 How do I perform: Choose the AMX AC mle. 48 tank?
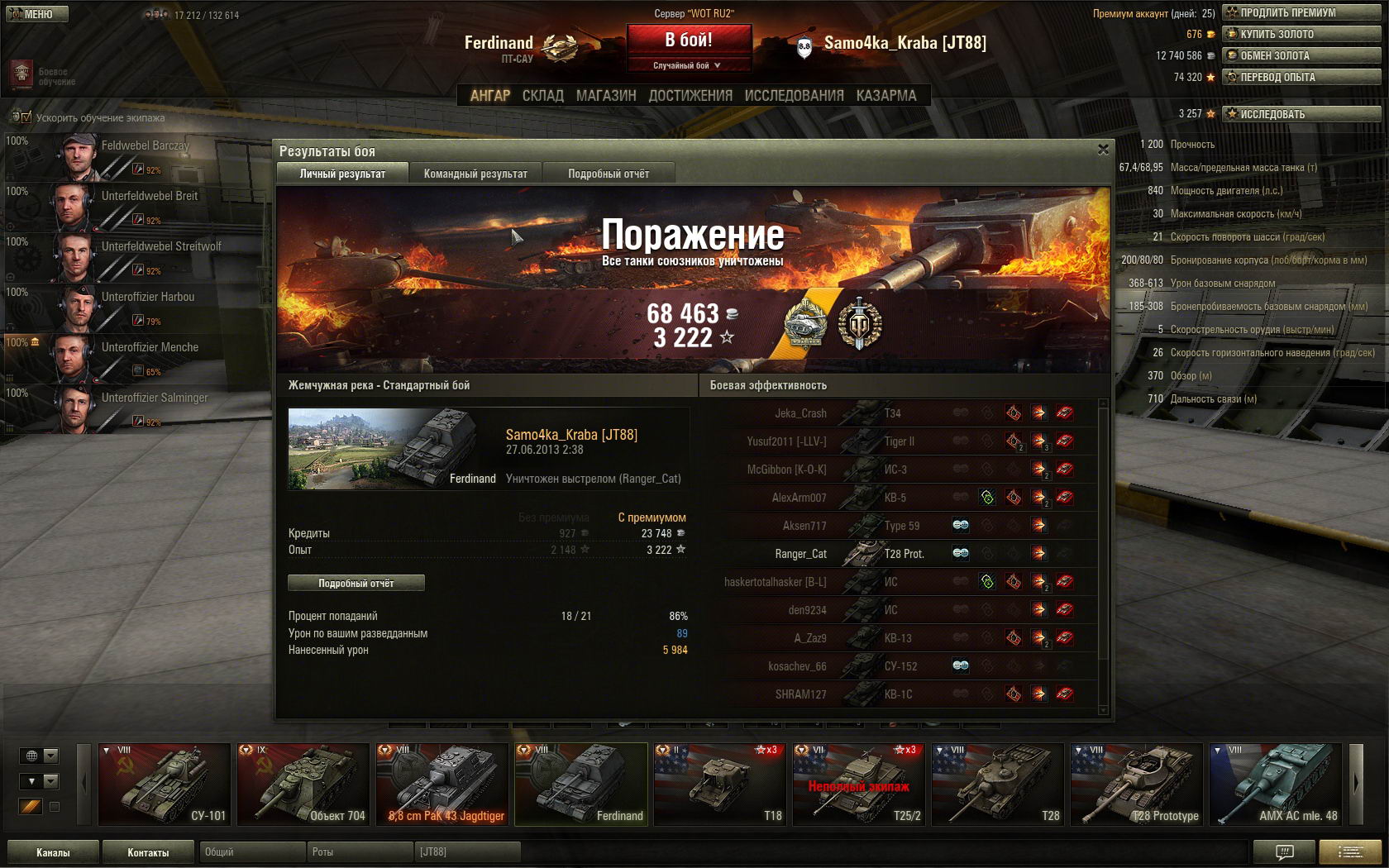coord(1275,785)
